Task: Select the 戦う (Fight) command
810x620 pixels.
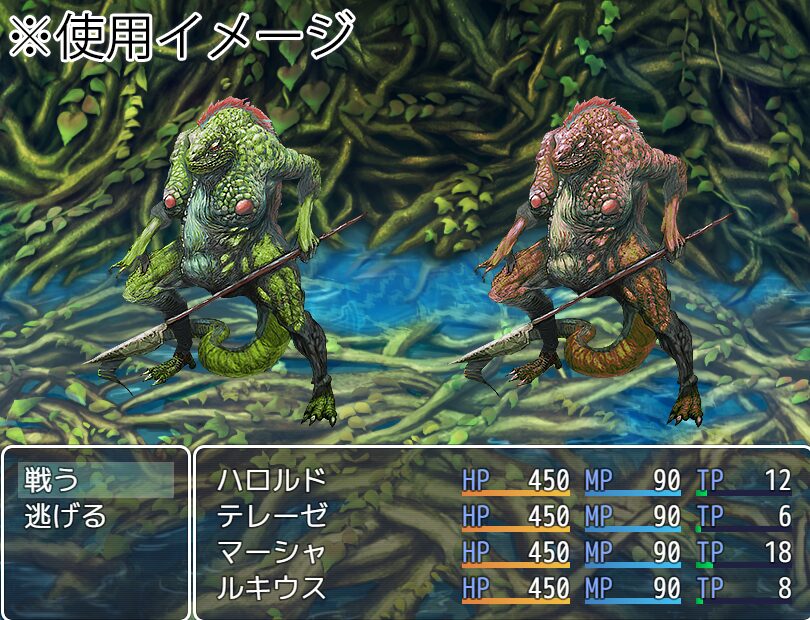Action: point(53,481)
